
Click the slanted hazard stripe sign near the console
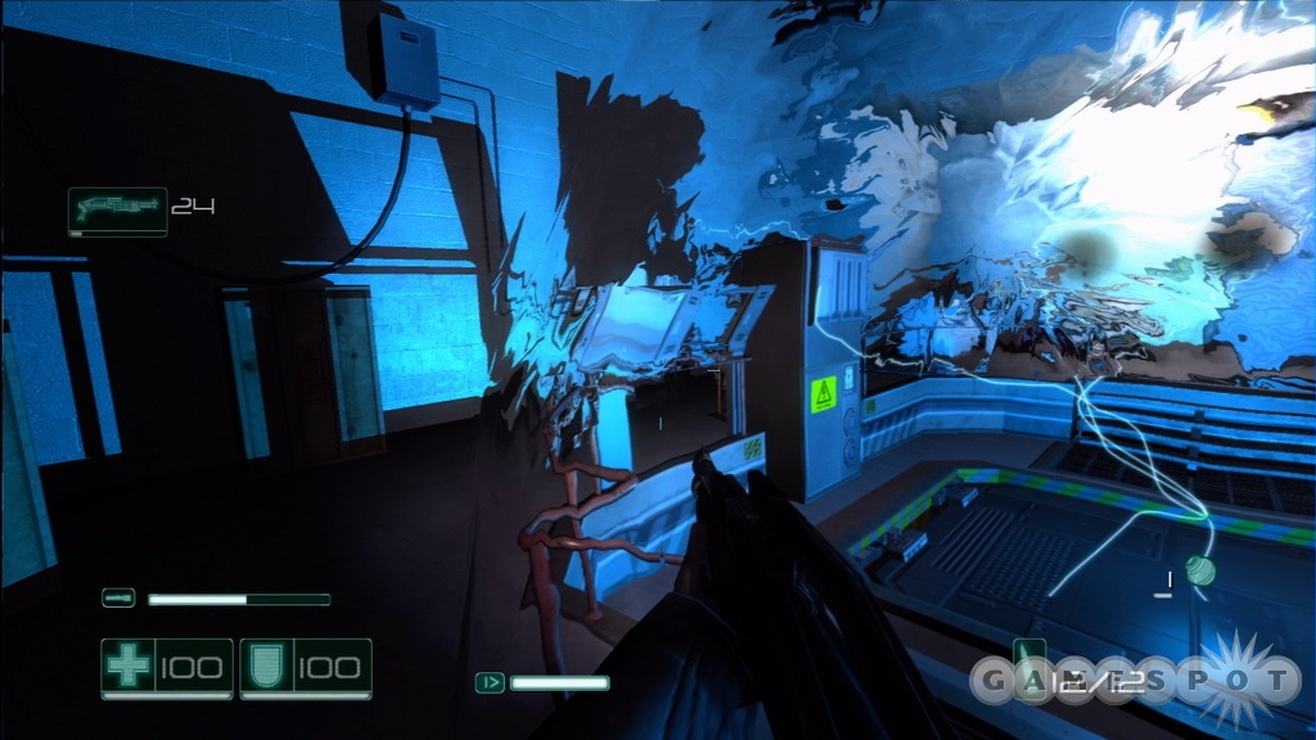coord(753,449)
